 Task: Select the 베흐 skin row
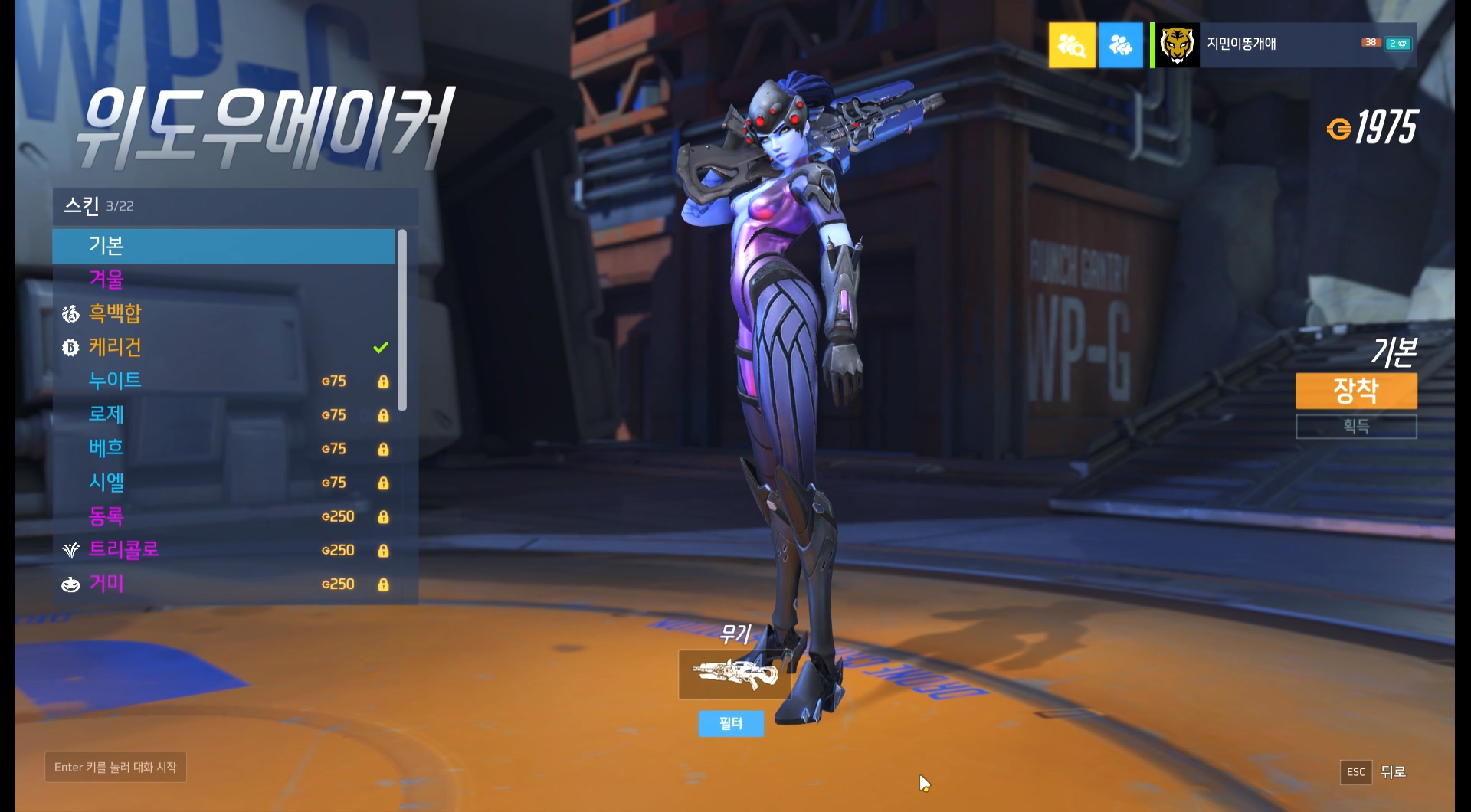223,448
